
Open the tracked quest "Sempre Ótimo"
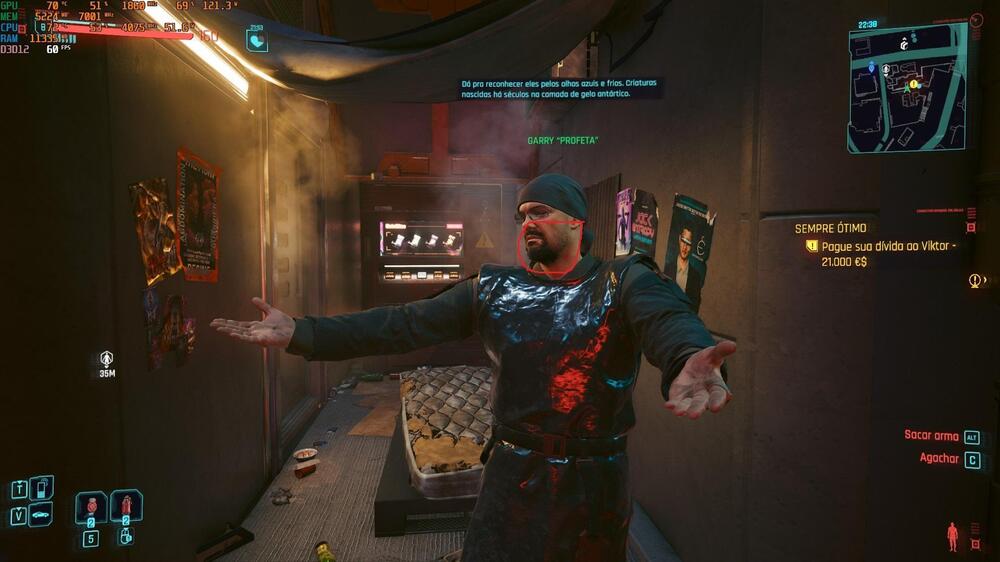pos(830,228)
